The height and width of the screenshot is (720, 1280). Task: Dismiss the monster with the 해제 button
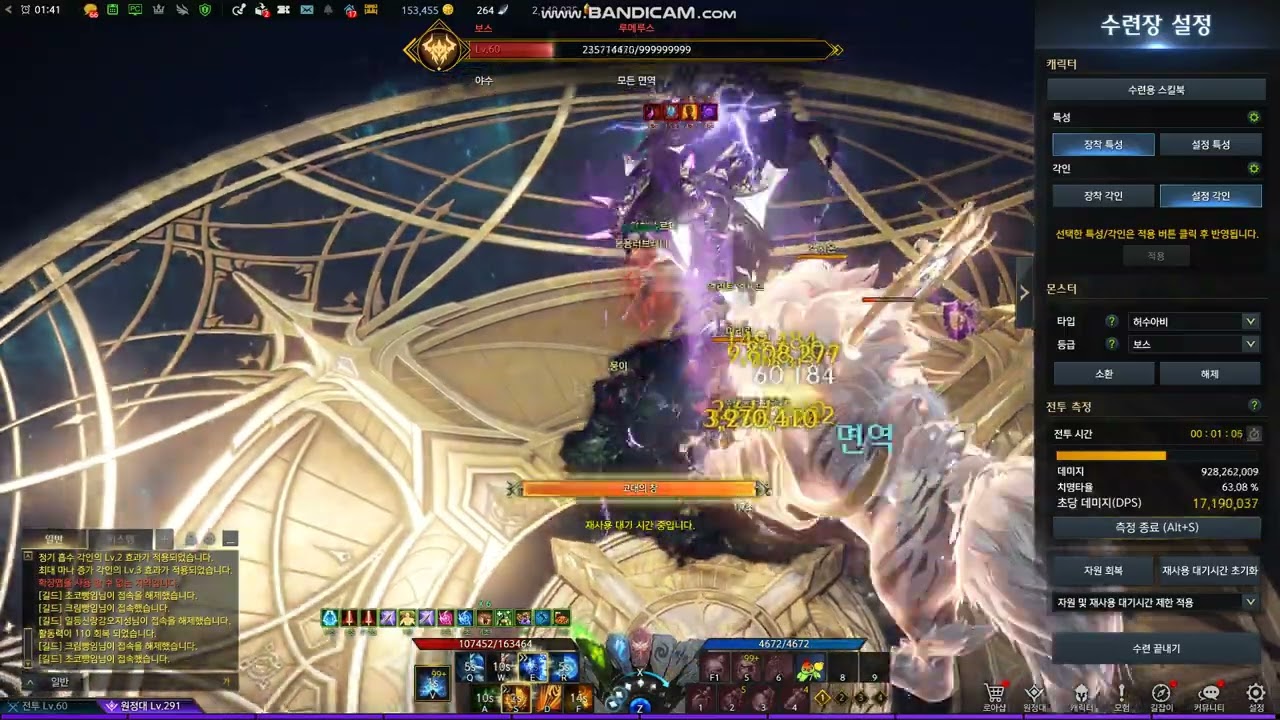pos(1209,374)
